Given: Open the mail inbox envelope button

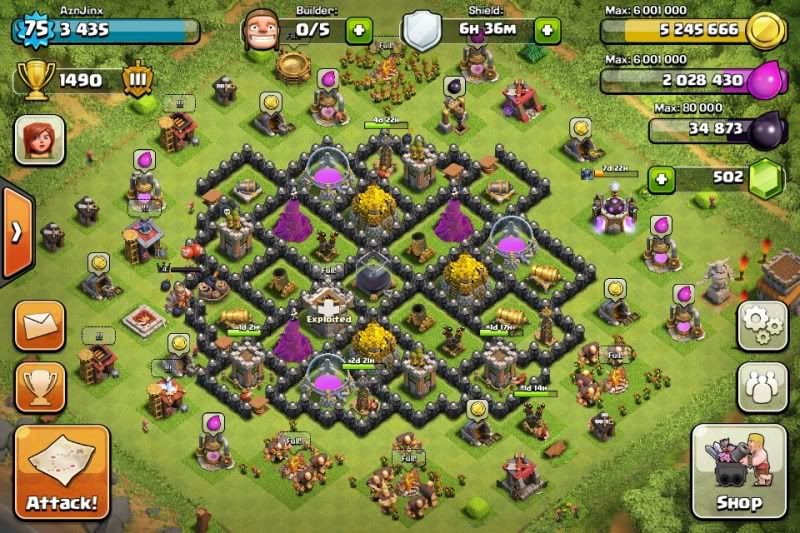Looking at the screenshot, I should coord(41,325).
